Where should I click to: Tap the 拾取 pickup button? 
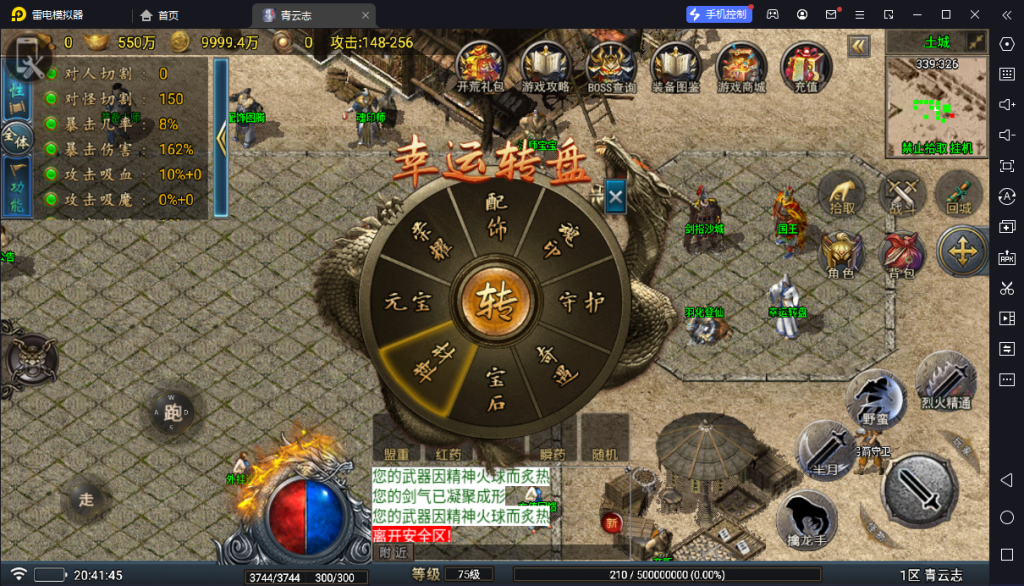(x=842, y=194)
